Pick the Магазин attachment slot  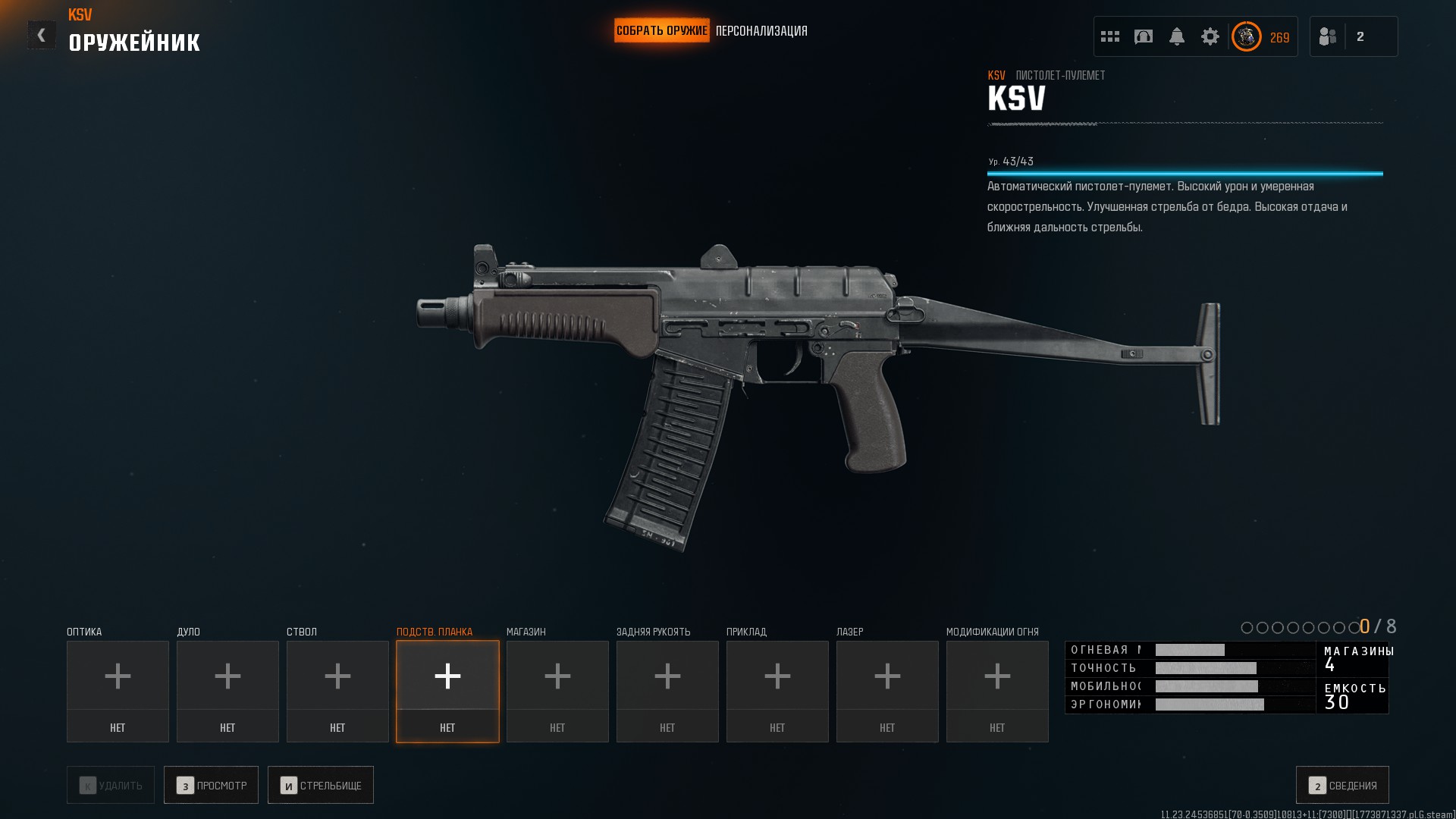pos(557,691)
